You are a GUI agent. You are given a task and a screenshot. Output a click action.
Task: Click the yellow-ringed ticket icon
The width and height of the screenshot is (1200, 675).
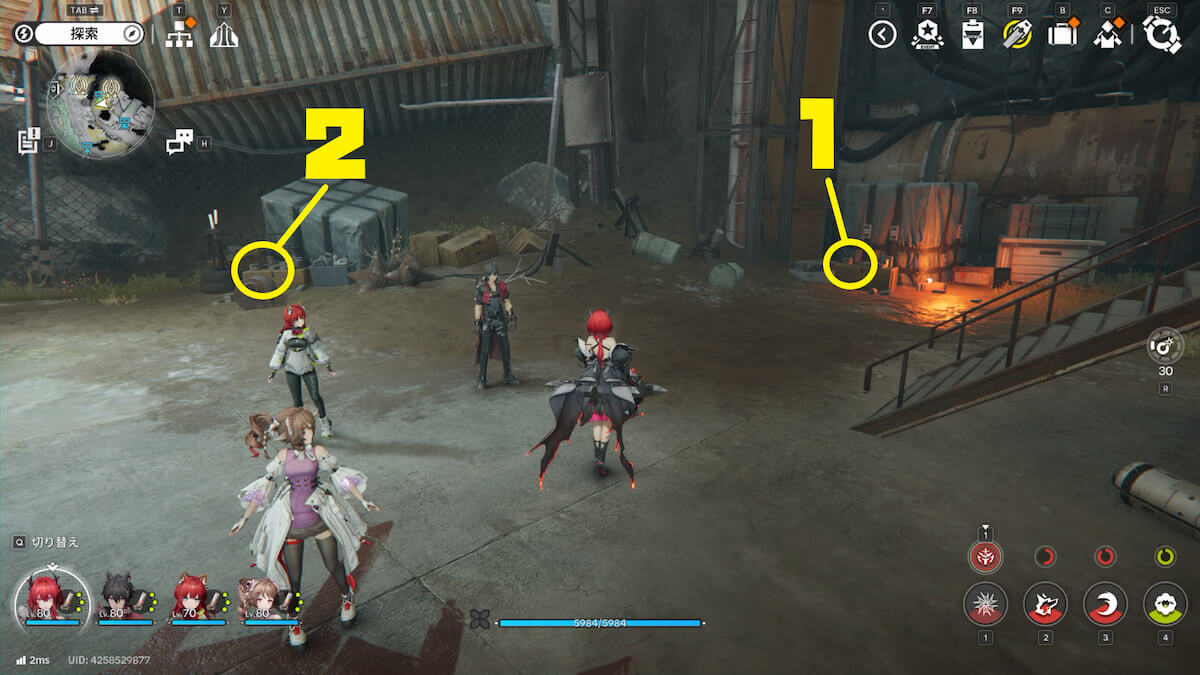coord(1017,35)
